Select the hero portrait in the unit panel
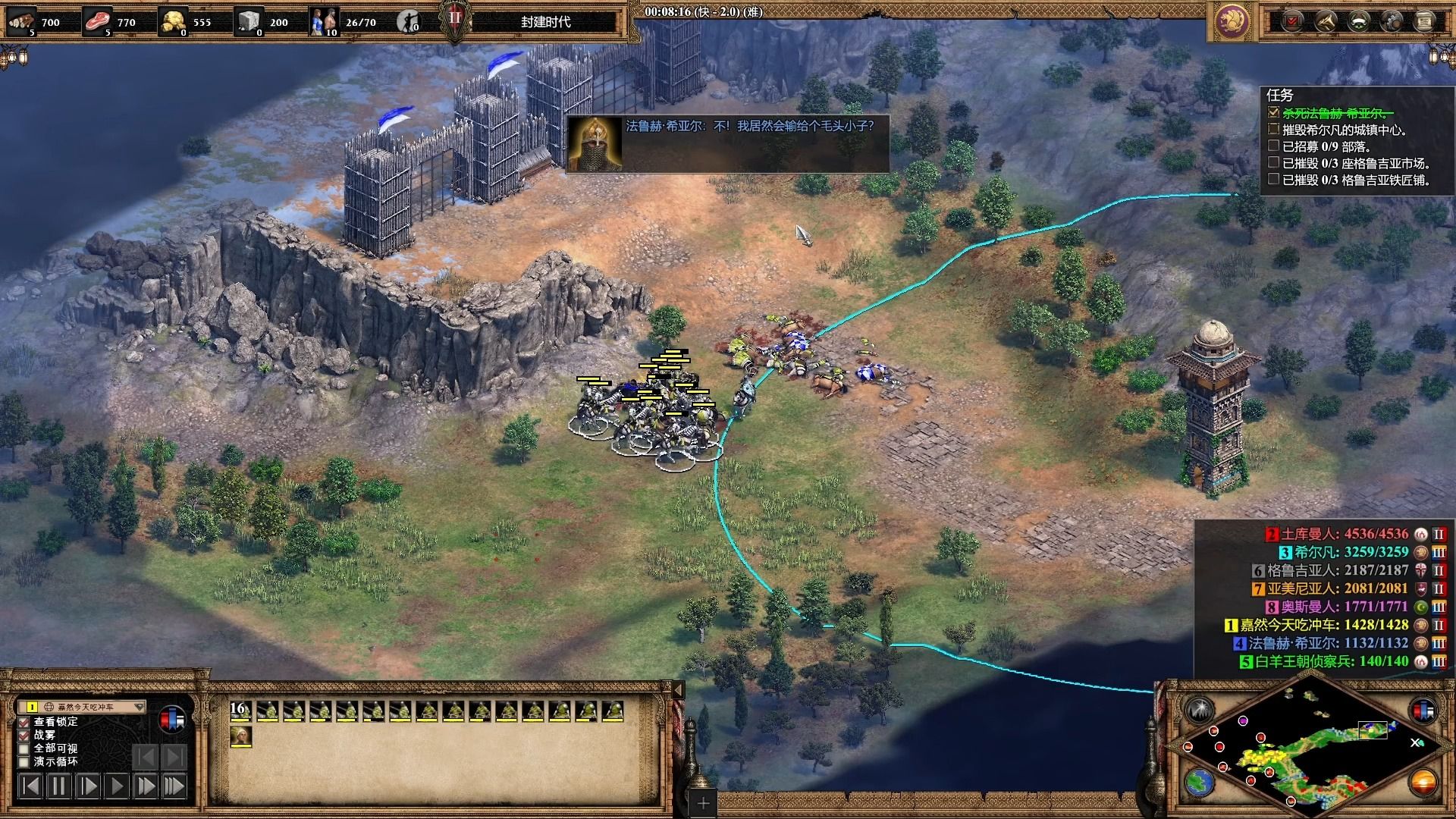 240,736
